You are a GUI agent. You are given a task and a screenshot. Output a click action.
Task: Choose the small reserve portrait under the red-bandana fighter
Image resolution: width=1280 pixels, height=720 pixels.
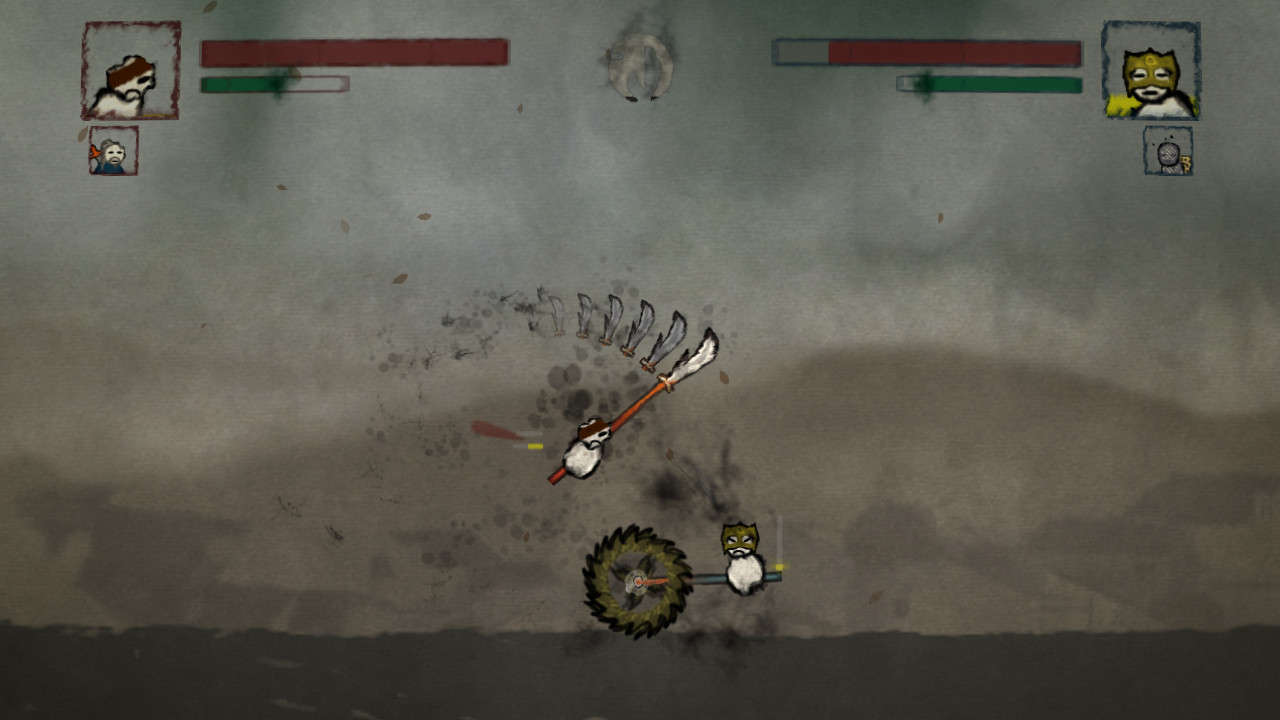click(114, 151)
